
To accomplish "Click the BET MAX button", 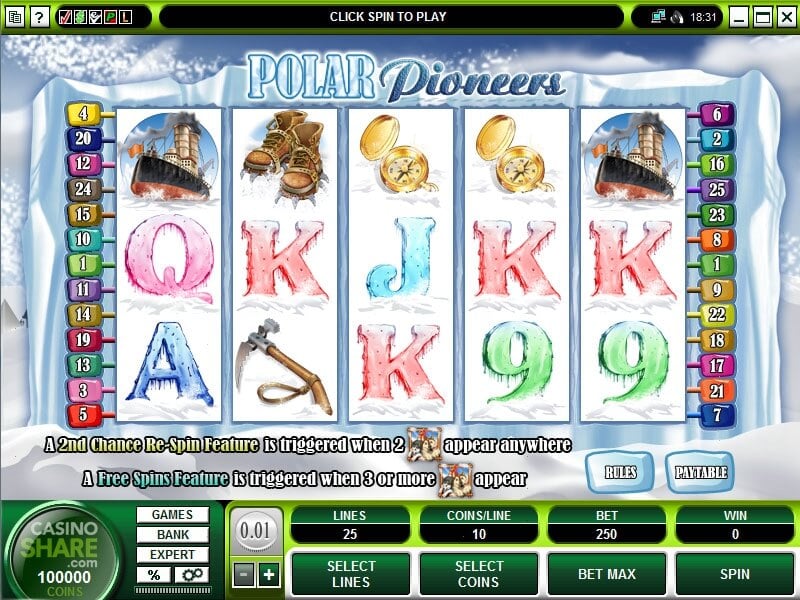I will tap(608, 573).
